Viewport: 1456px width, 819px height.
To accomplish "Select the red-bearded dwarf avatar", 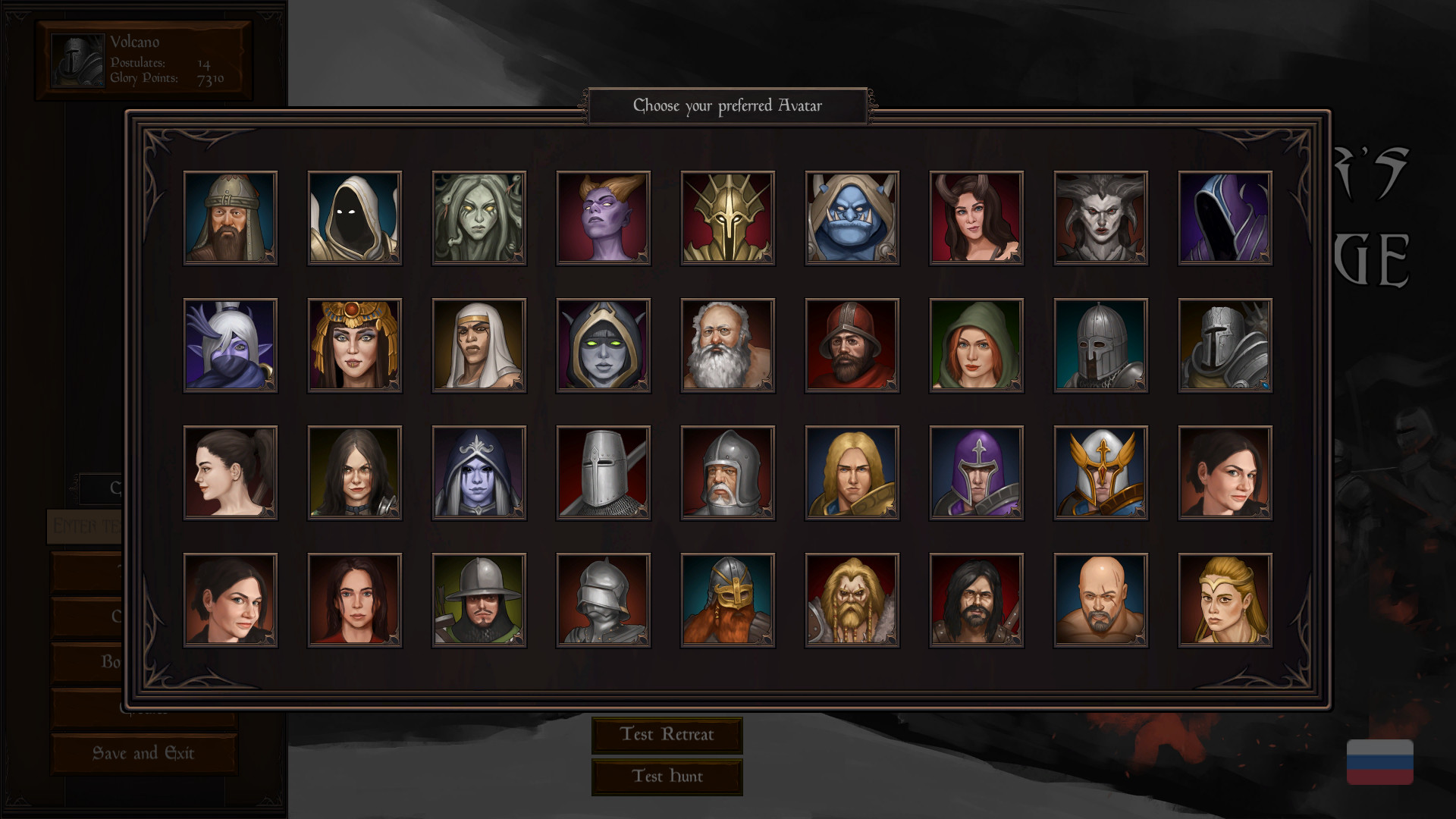I will 727,600.
